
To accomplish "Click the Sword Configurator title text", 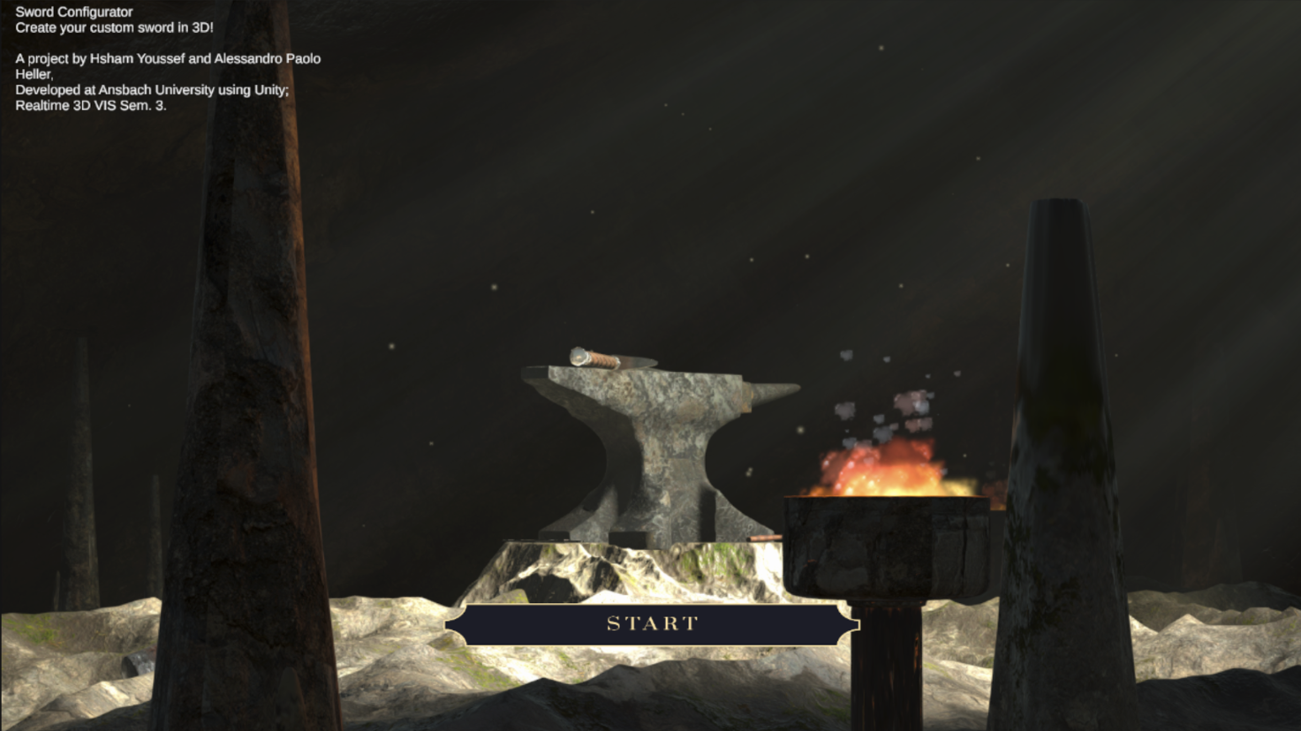I will click(73, 11).
